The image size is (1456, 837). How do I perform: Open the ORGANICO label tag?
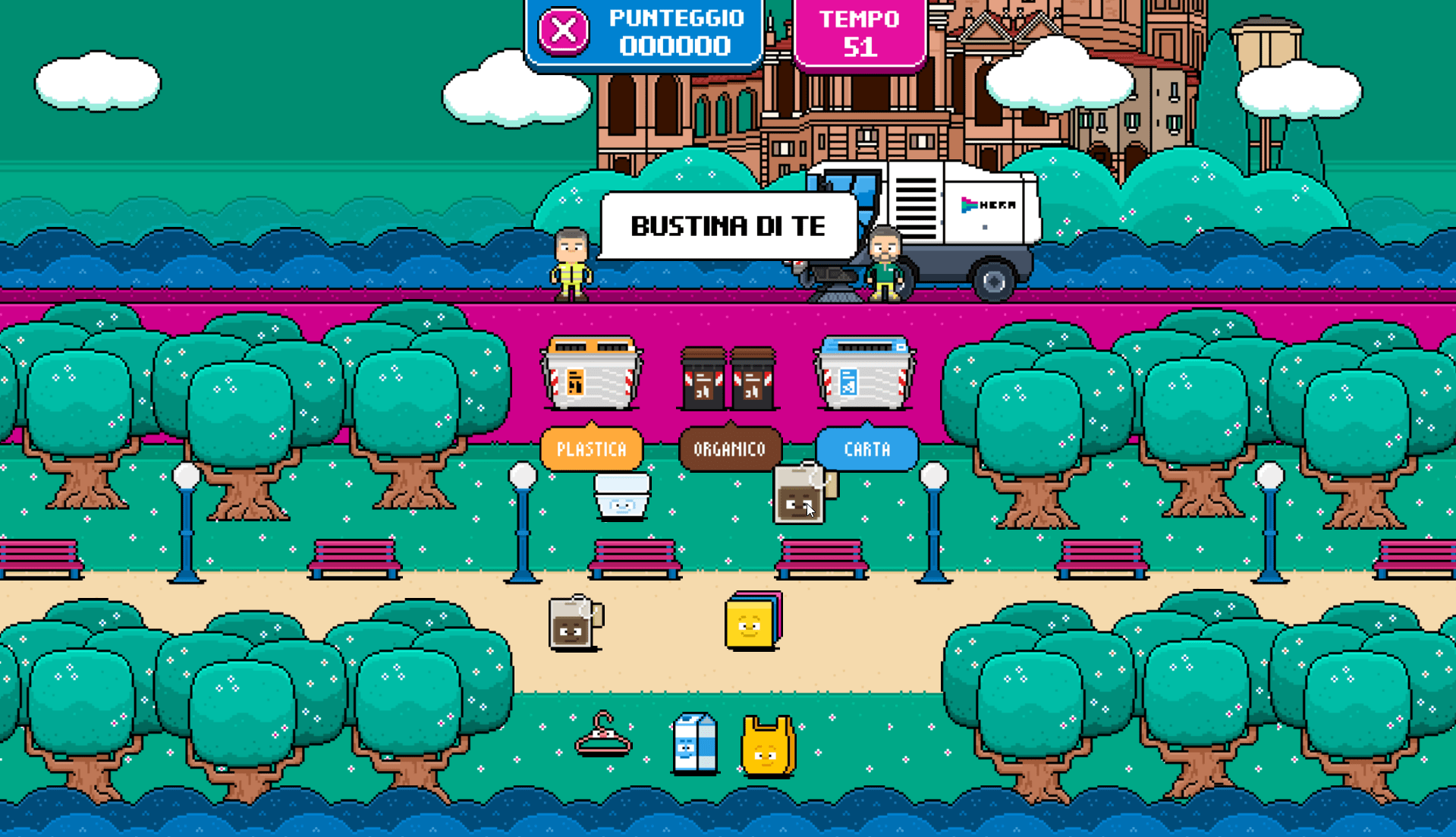pos(728,448)
